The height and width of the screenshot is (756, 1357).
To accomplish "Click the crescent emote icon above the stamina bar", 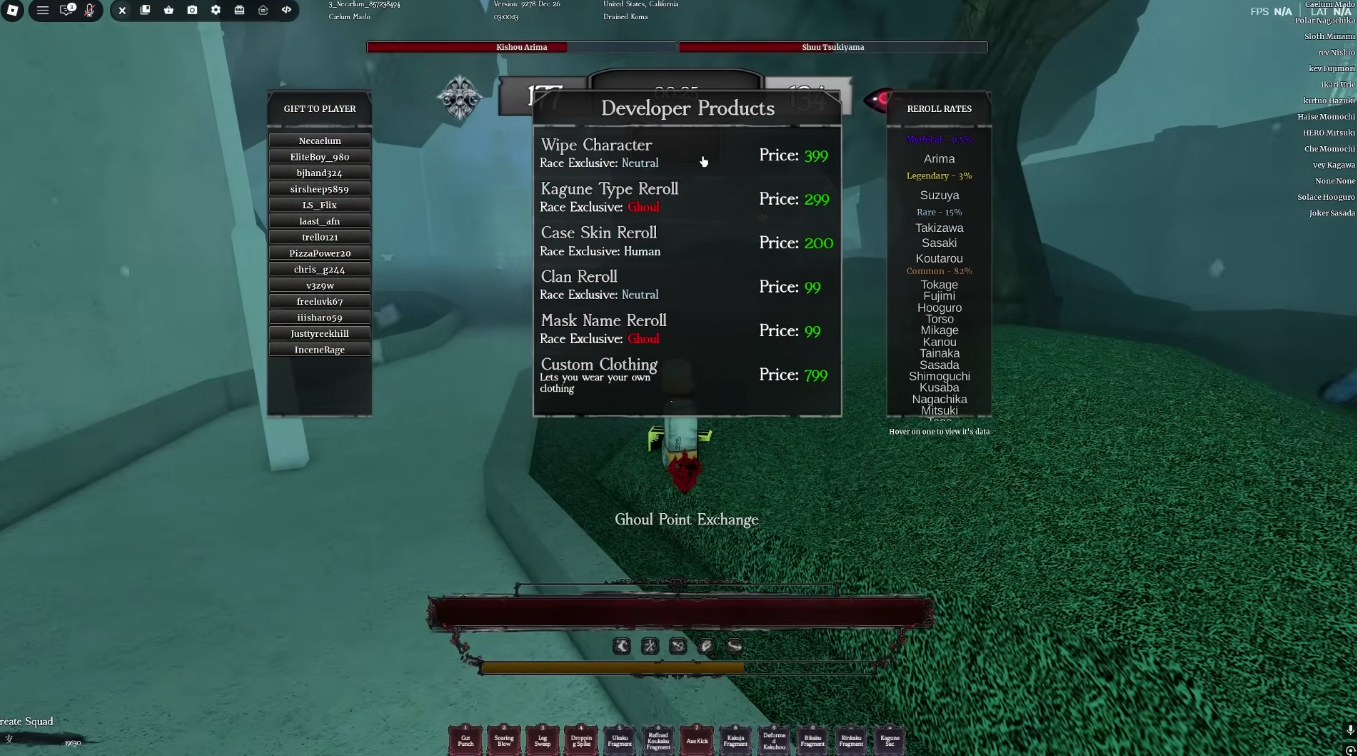I will [621, 645].
